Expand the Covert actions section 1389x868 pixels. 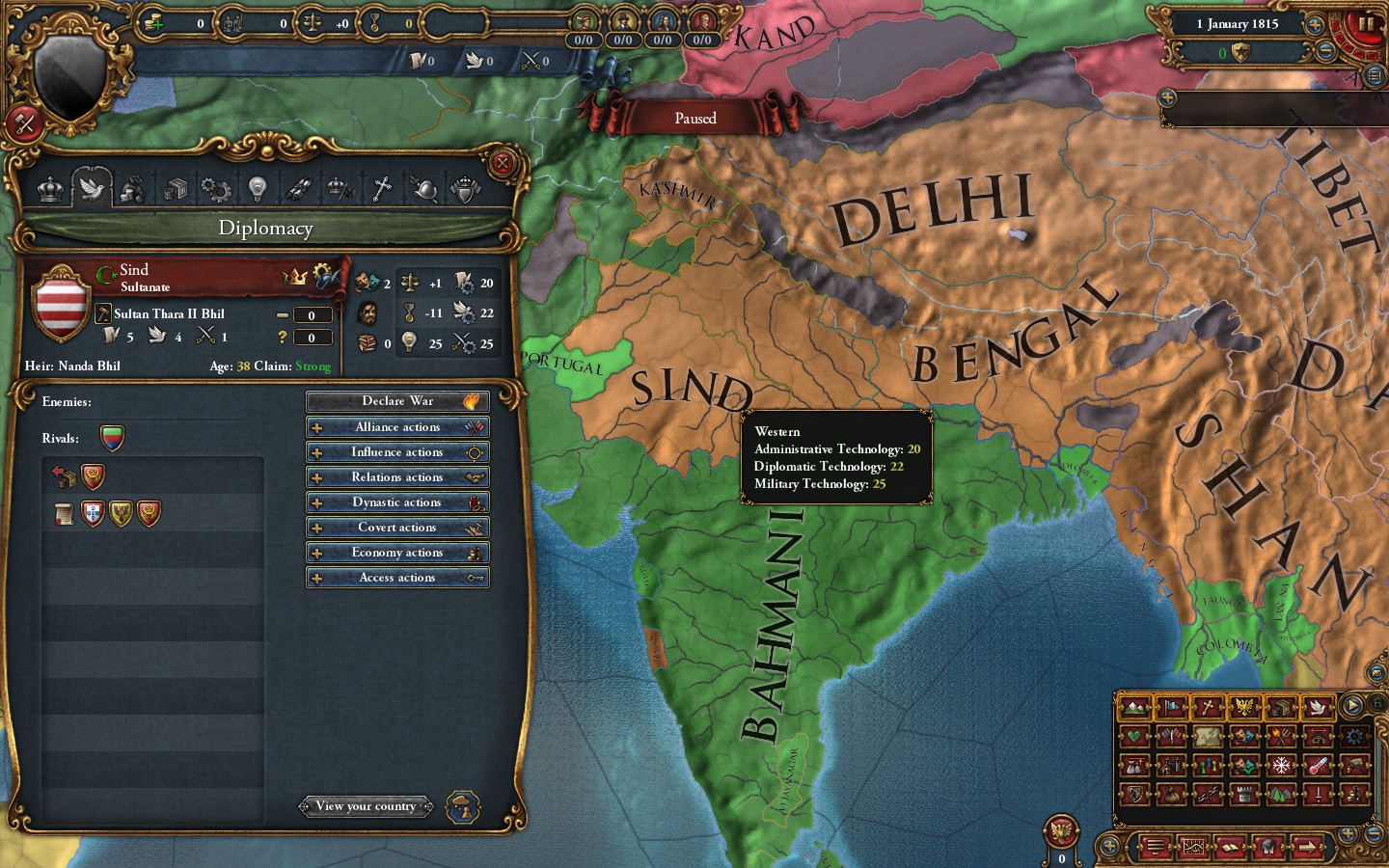(x=397, y=527)
